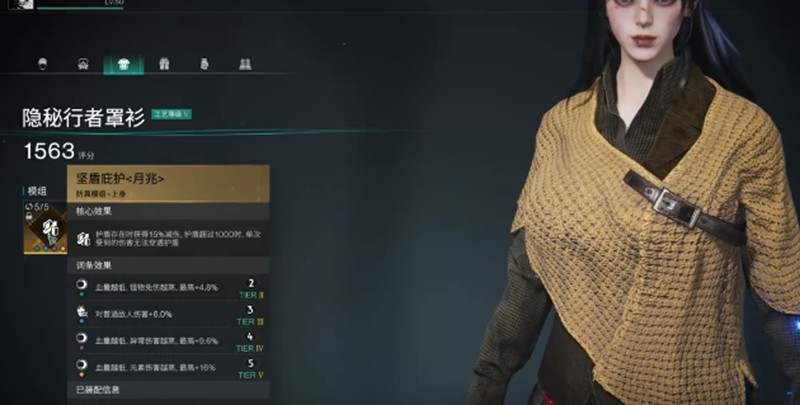
Task: Switch to the helmet equipment tab
Action: (43, 64)
